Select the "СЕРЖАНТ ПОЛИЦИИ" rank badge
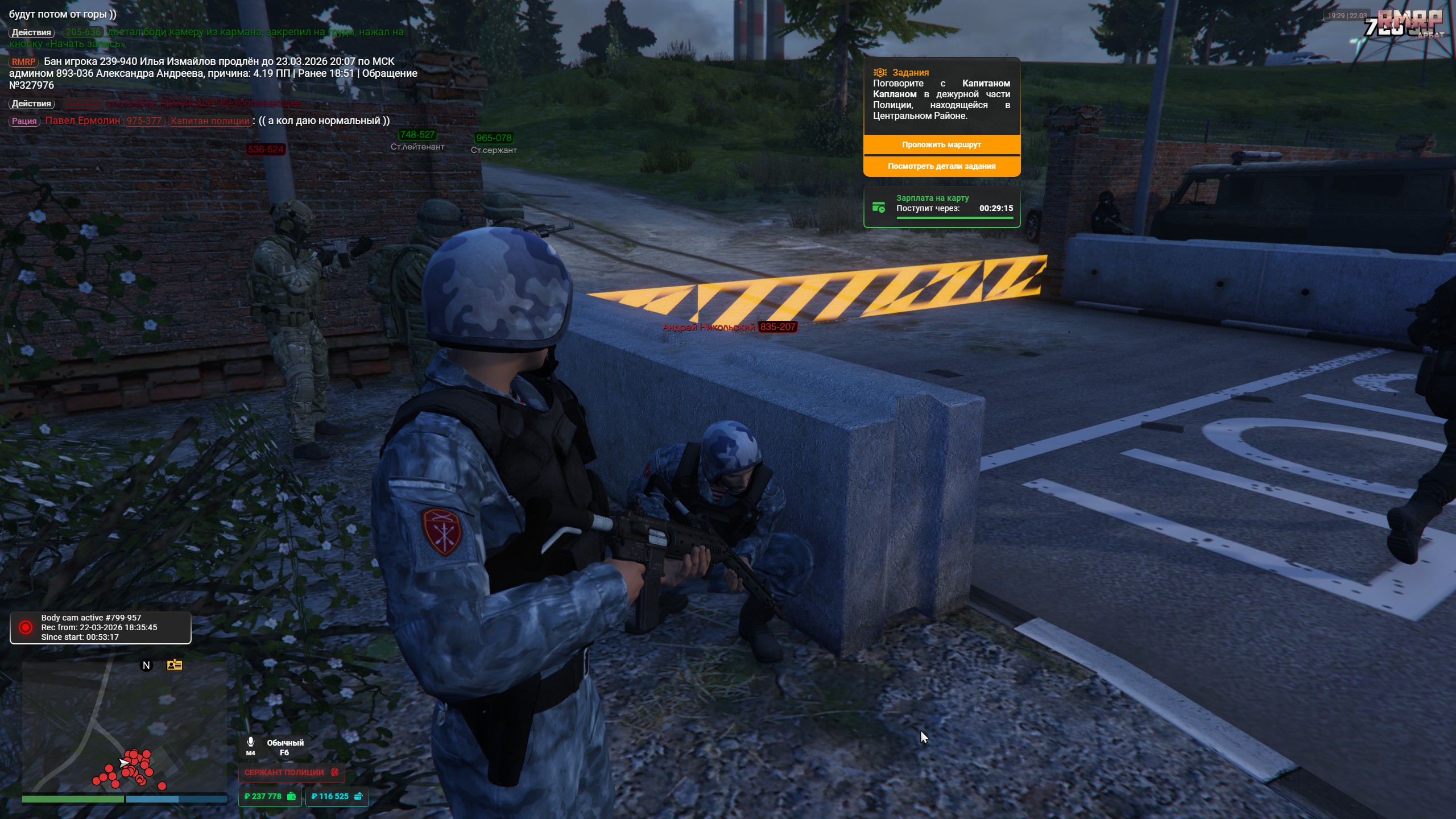This screenshot has width=1456, height=819. (291, 772)
